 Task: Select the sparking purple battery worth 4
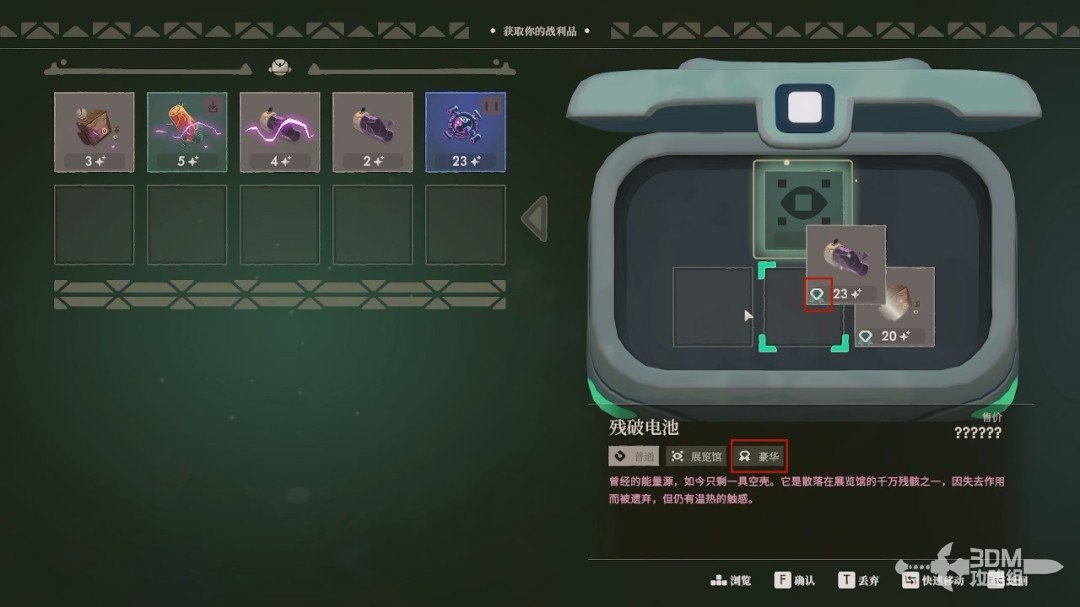click(280, 131)
